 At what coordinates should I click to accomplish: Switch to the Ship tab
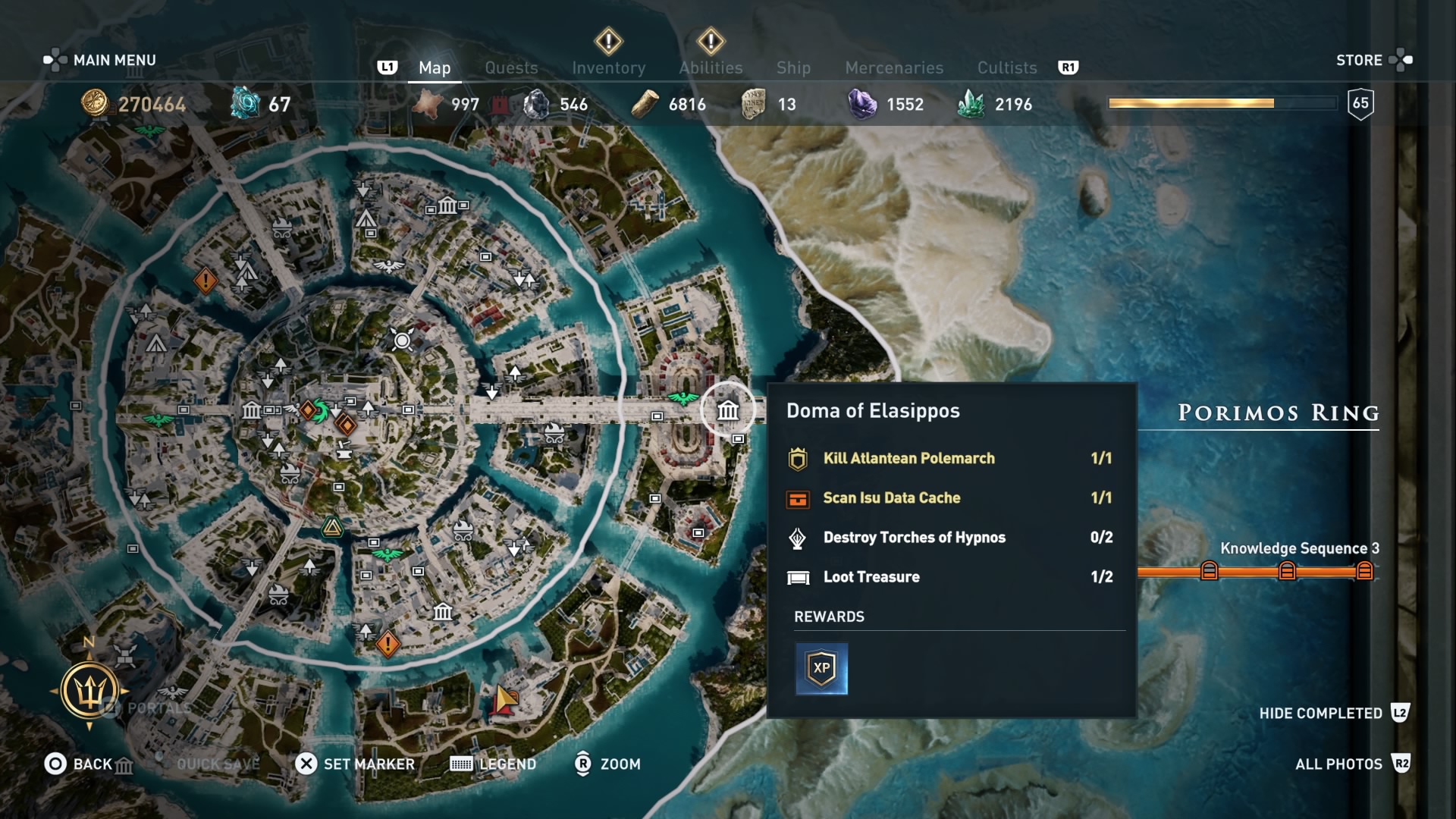[x=792, y=67]
